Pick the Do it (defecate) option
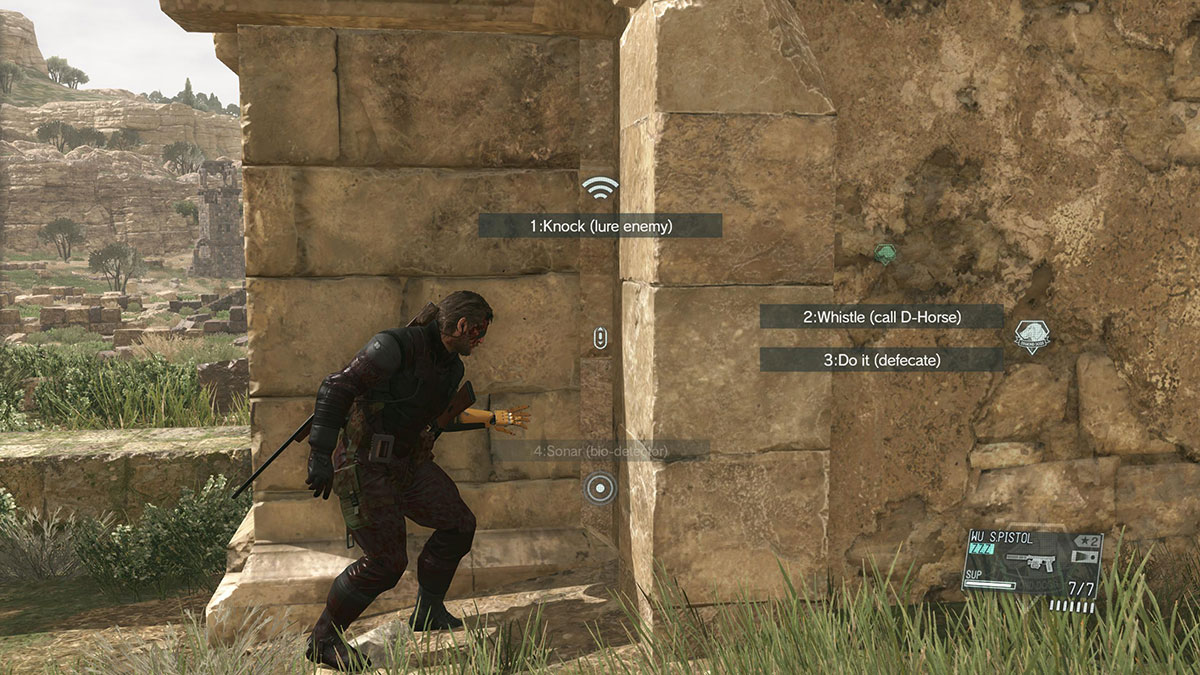Screen dimensions: 1200x675 [881, 360]
